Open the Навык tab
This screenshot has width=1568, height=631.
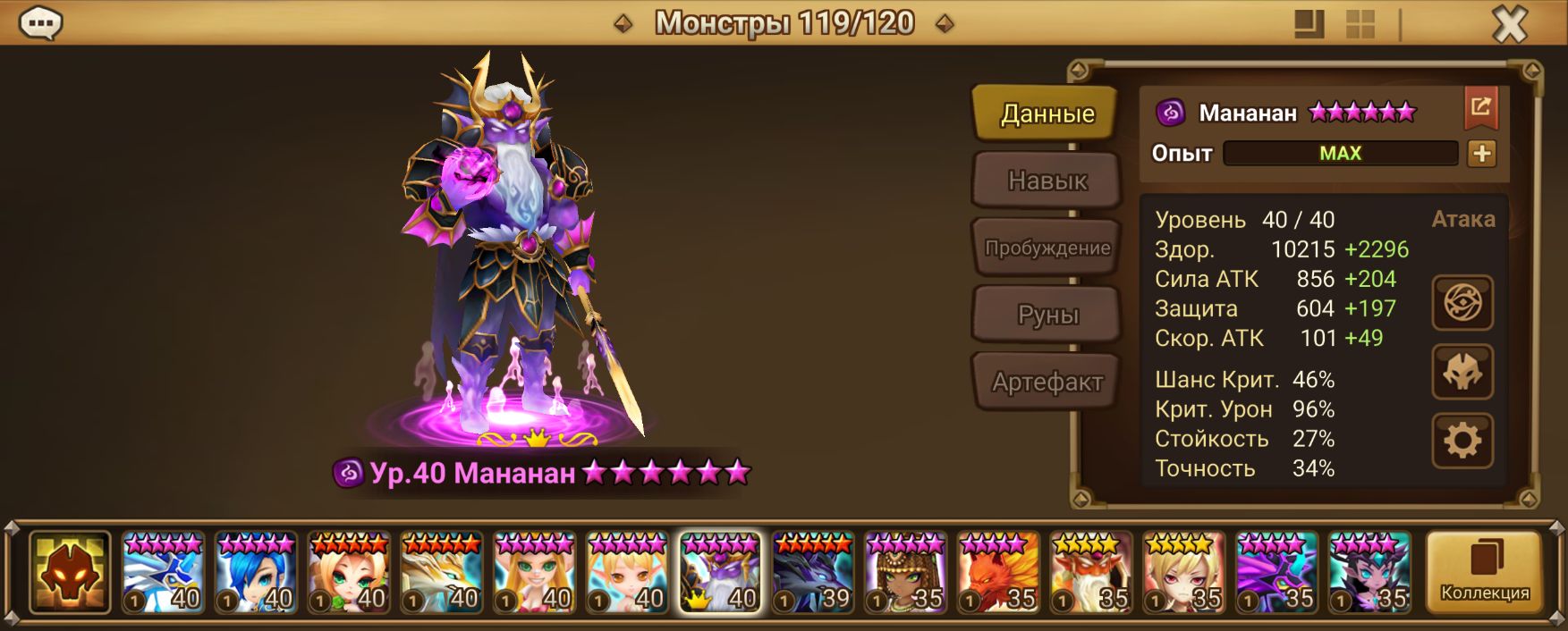pyautogui.click(x=1047, y=181)
